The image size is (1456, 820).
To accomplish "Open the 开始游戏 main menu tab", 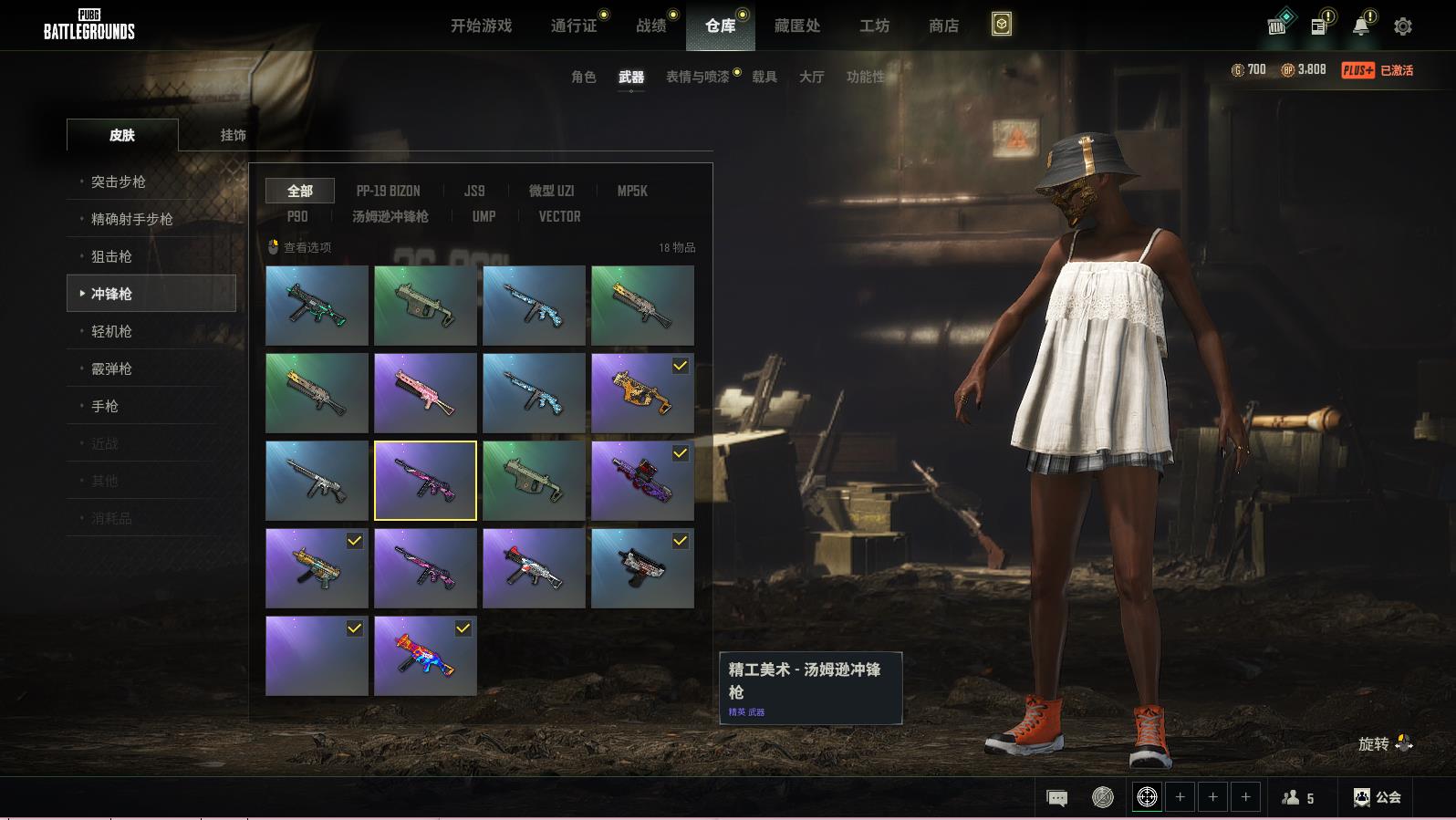I will tap(481, 26).
